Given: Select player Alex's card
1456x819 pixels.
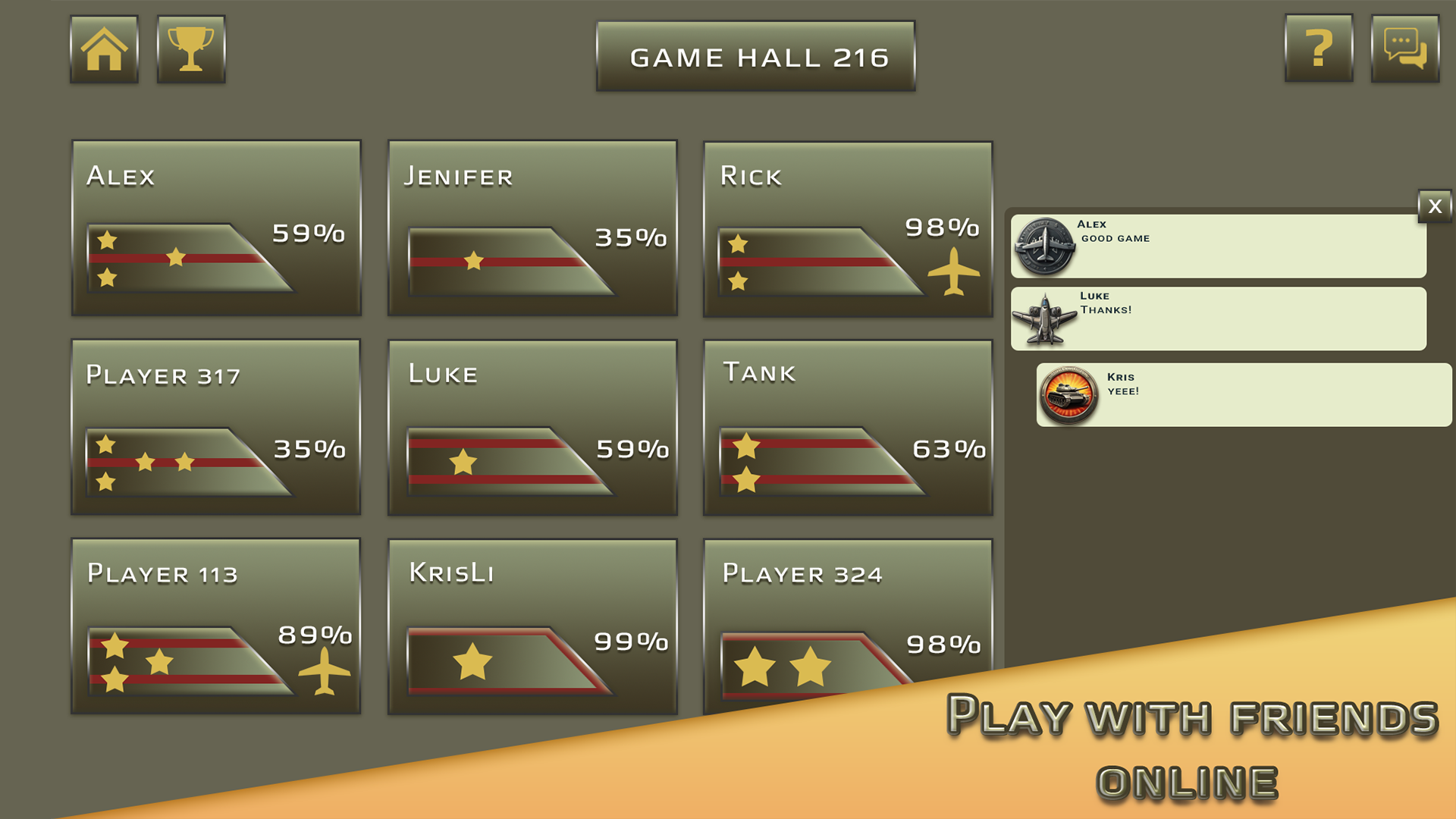Looking at the screenshot, I should click(x=216, y=226).
